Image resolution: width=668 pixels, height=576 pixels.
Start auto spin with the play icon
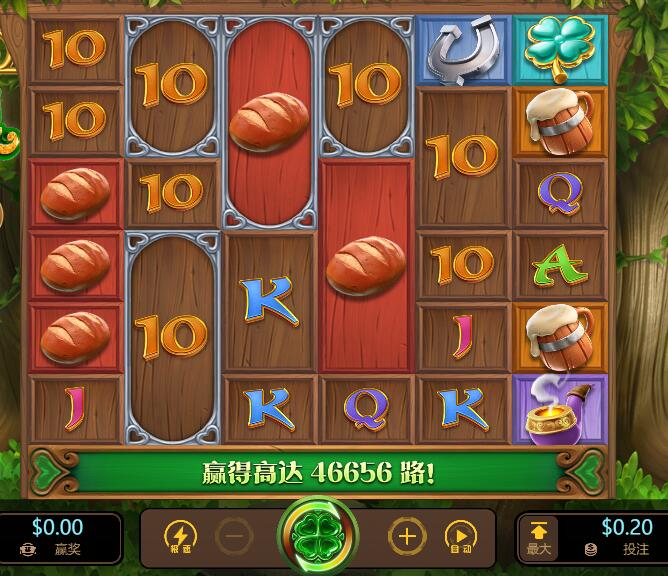click(460, 537)
